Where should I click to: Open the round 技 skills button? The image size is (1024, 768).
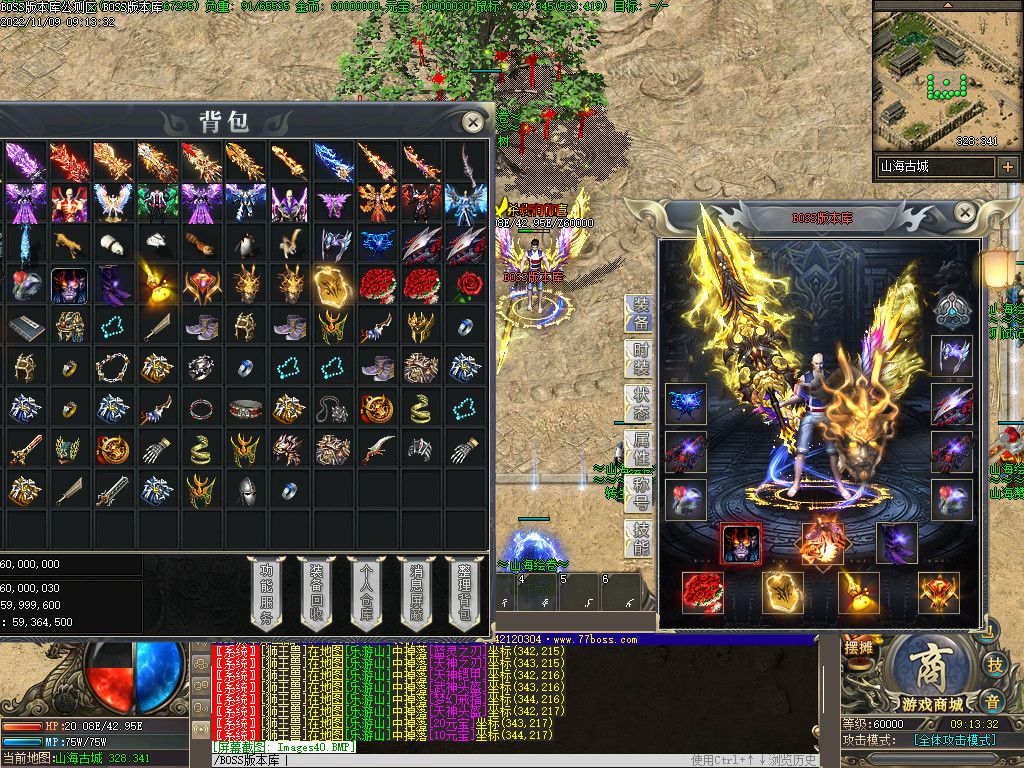995,664
